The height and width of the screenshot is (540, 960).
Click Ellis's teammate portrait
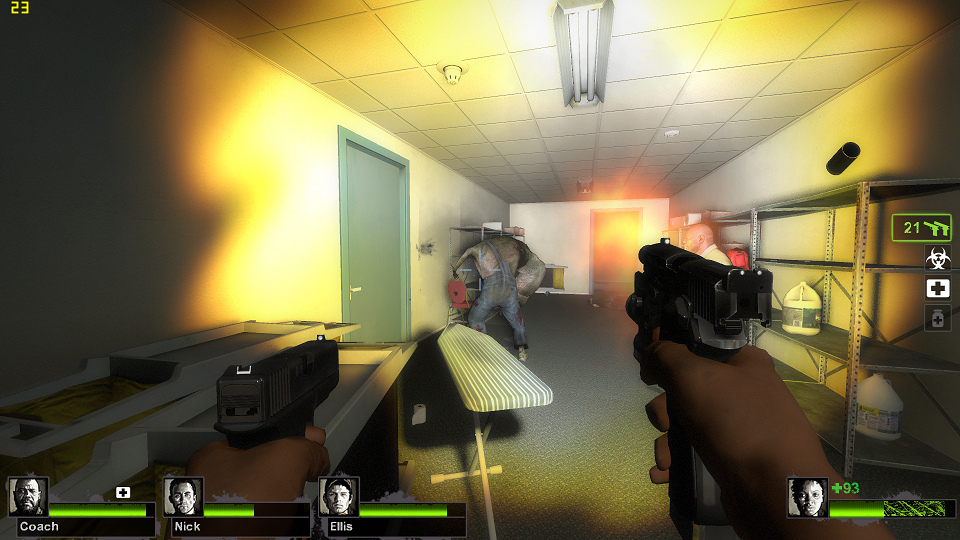tap(338, 497)
